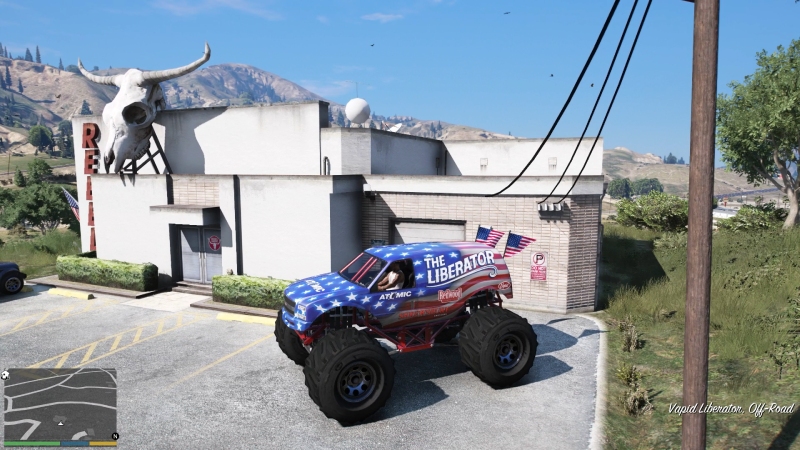Viewport: 800px width, 450px height.
Task: Click the minimap radar
Action: point(60,404)
